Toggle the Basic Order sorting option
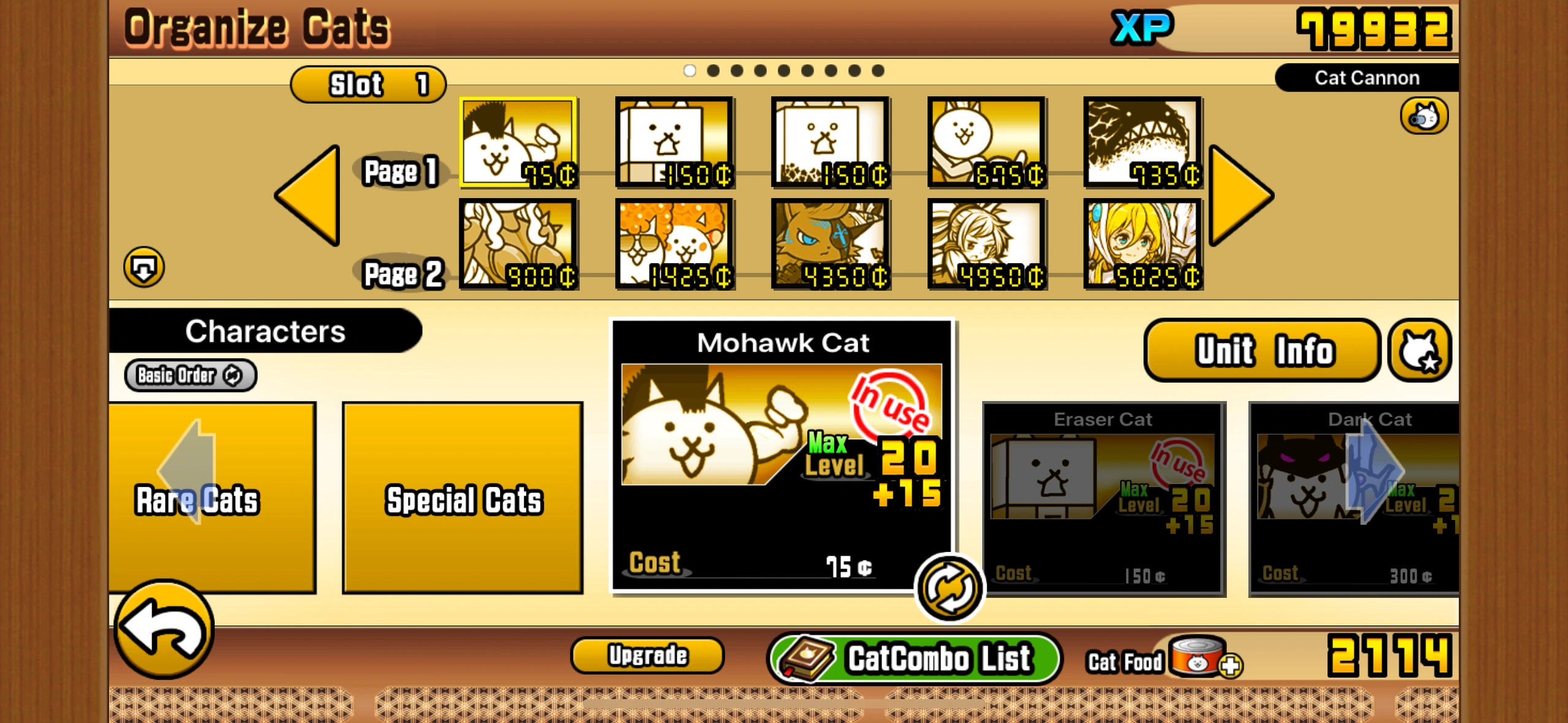The width and height of the screenshot is (1568, 723). (189, 375)
